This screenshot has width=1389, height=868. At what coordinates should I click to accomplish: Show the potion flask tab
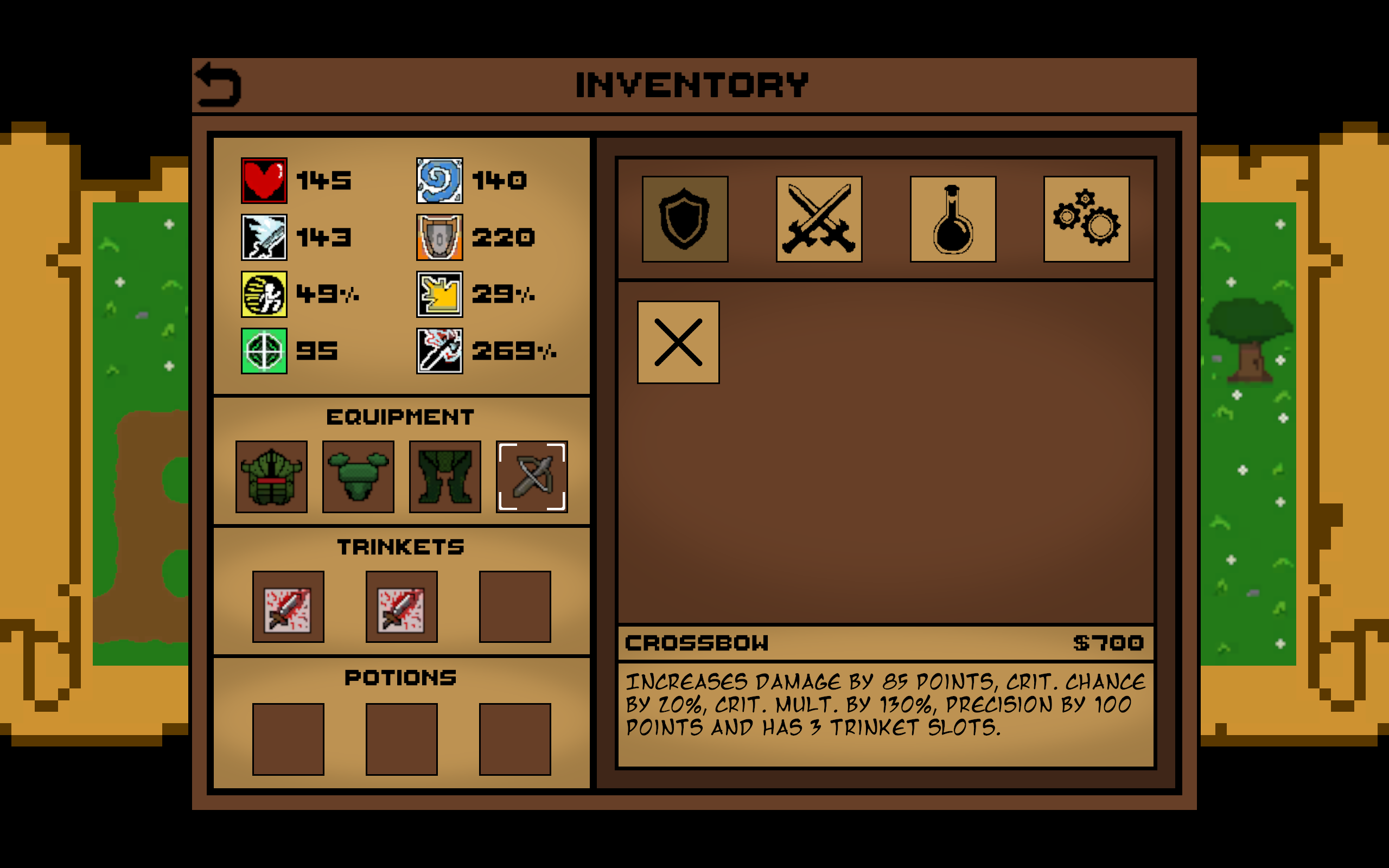pos(953,219)
